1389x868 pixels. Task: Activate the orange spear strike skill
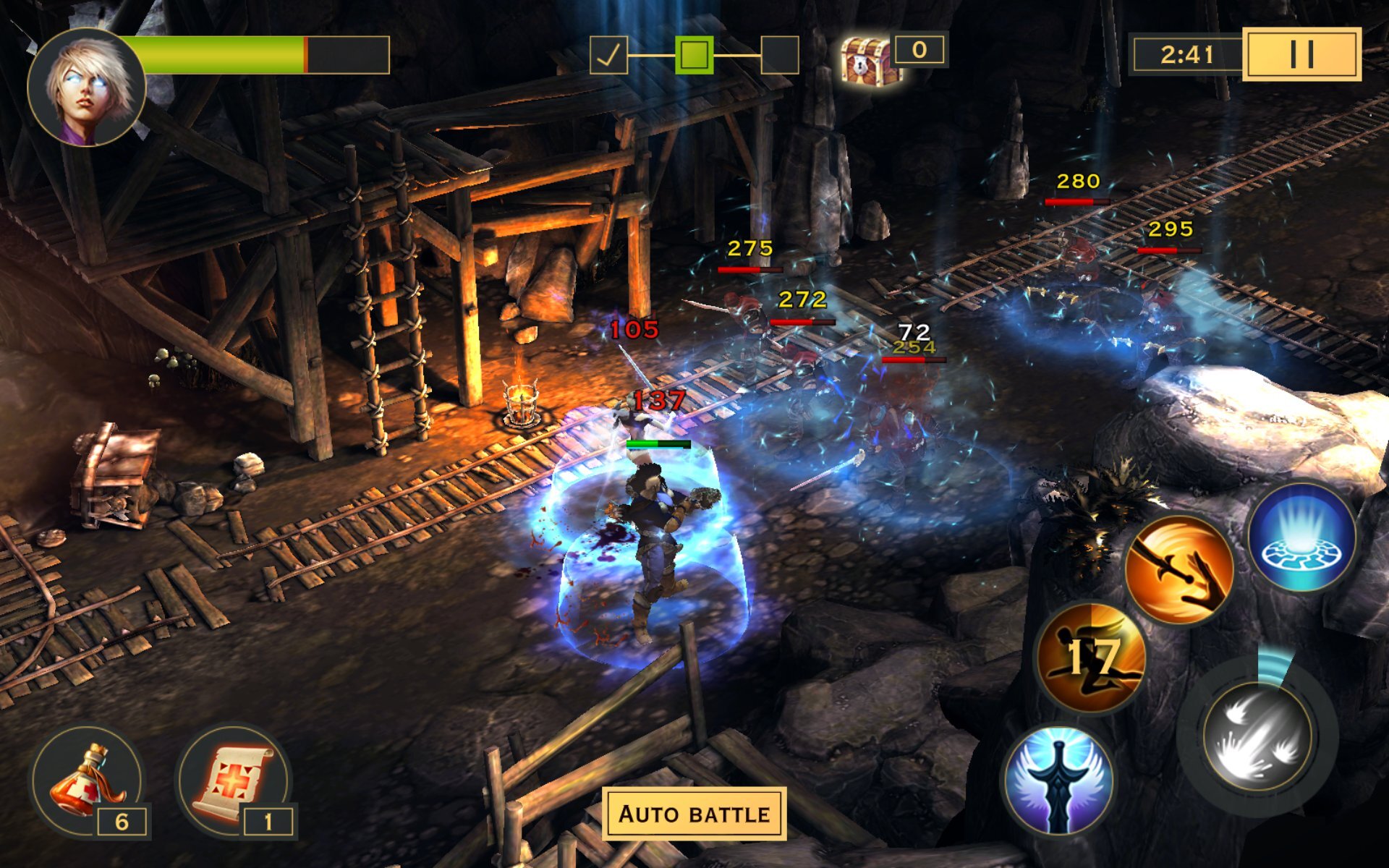pos(1178,570)
